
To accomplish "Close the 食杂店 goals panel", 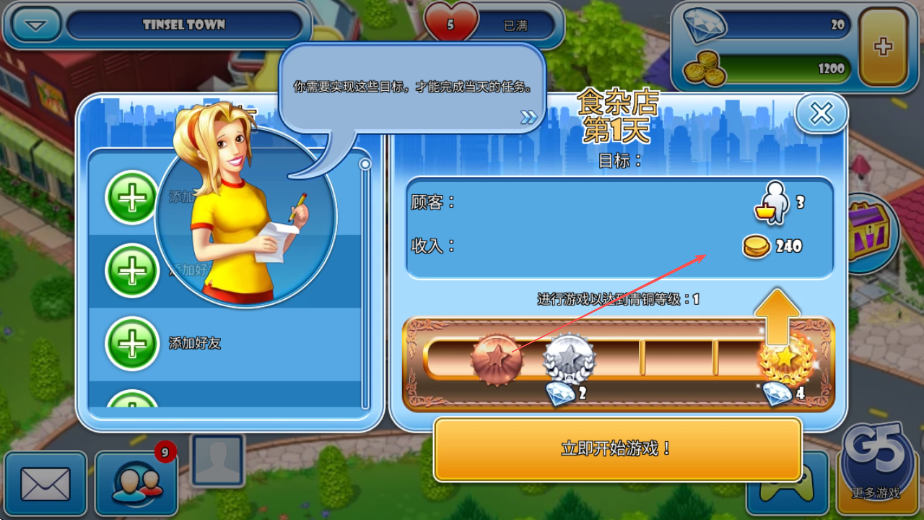I will tap(821, 114).
